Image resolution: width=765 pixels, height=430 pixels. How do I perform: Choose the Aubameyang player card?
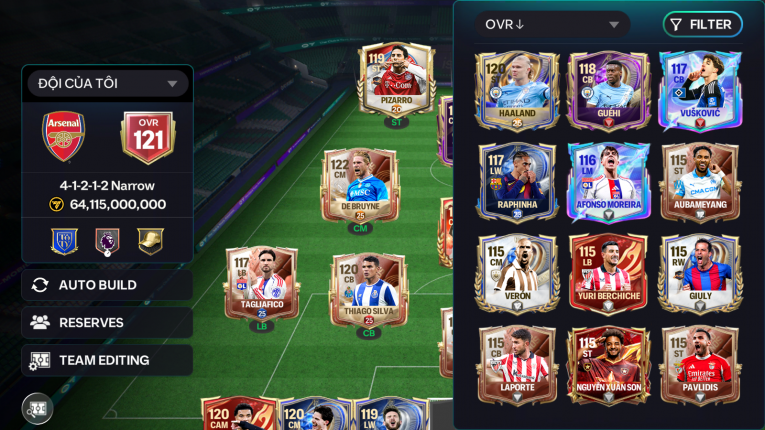click(x=699, y=183)
